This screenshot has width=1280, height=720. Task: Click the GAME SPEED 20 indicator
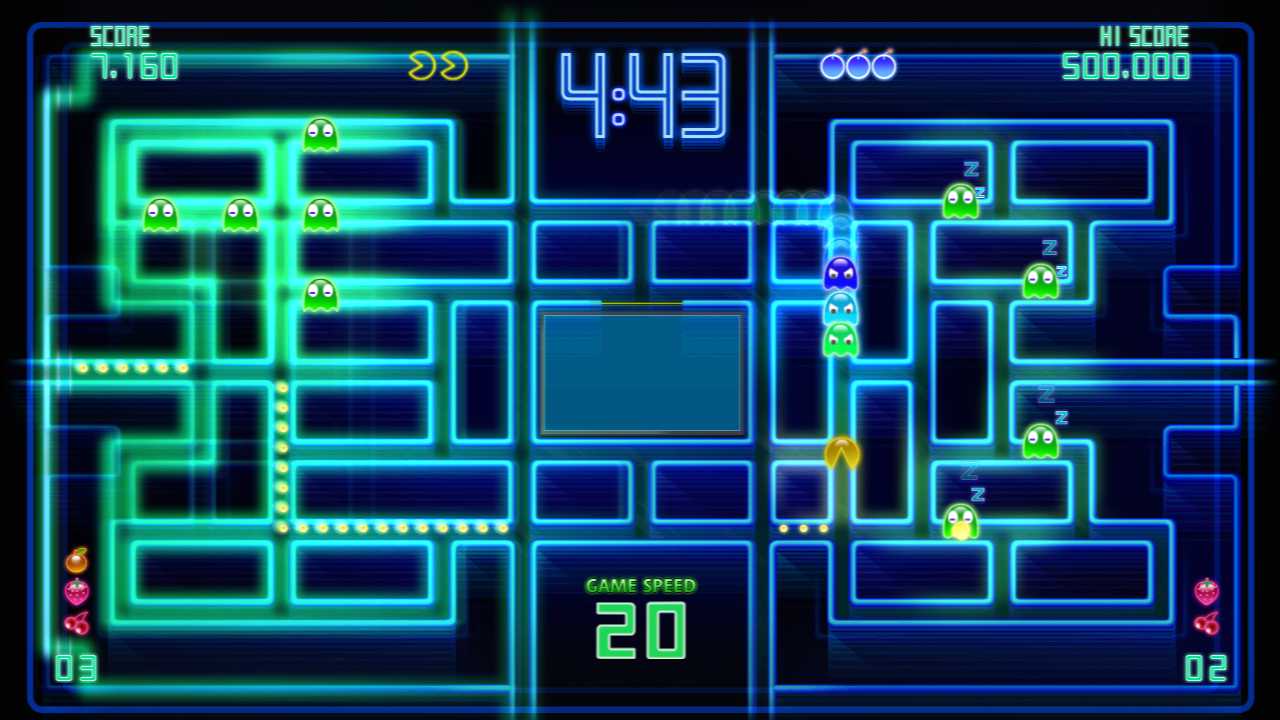click(x=640, y=615)
